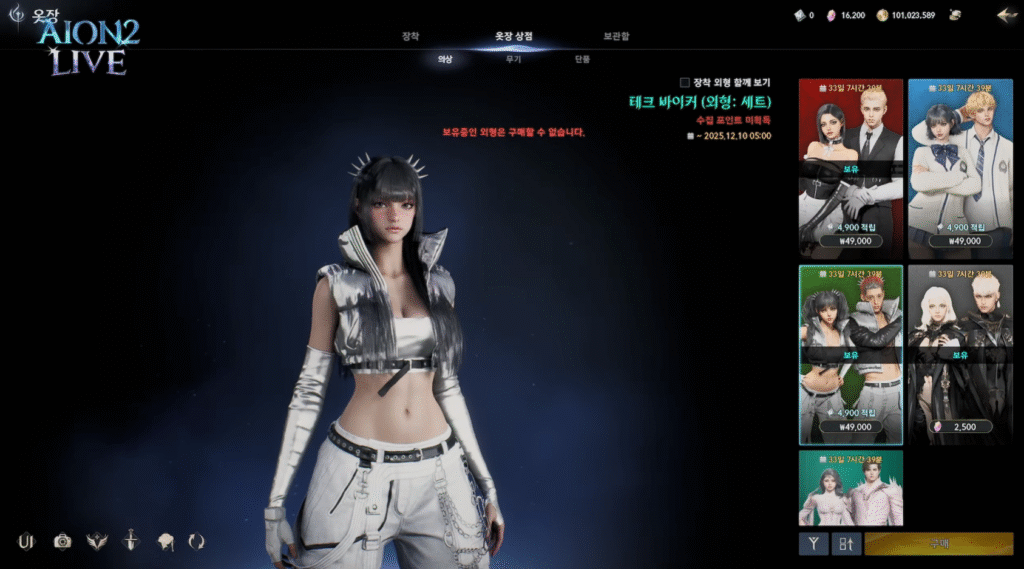The image size is (1024, 569).
Task: Switch to the 무기 sub-category
Action: coord(513,60)
